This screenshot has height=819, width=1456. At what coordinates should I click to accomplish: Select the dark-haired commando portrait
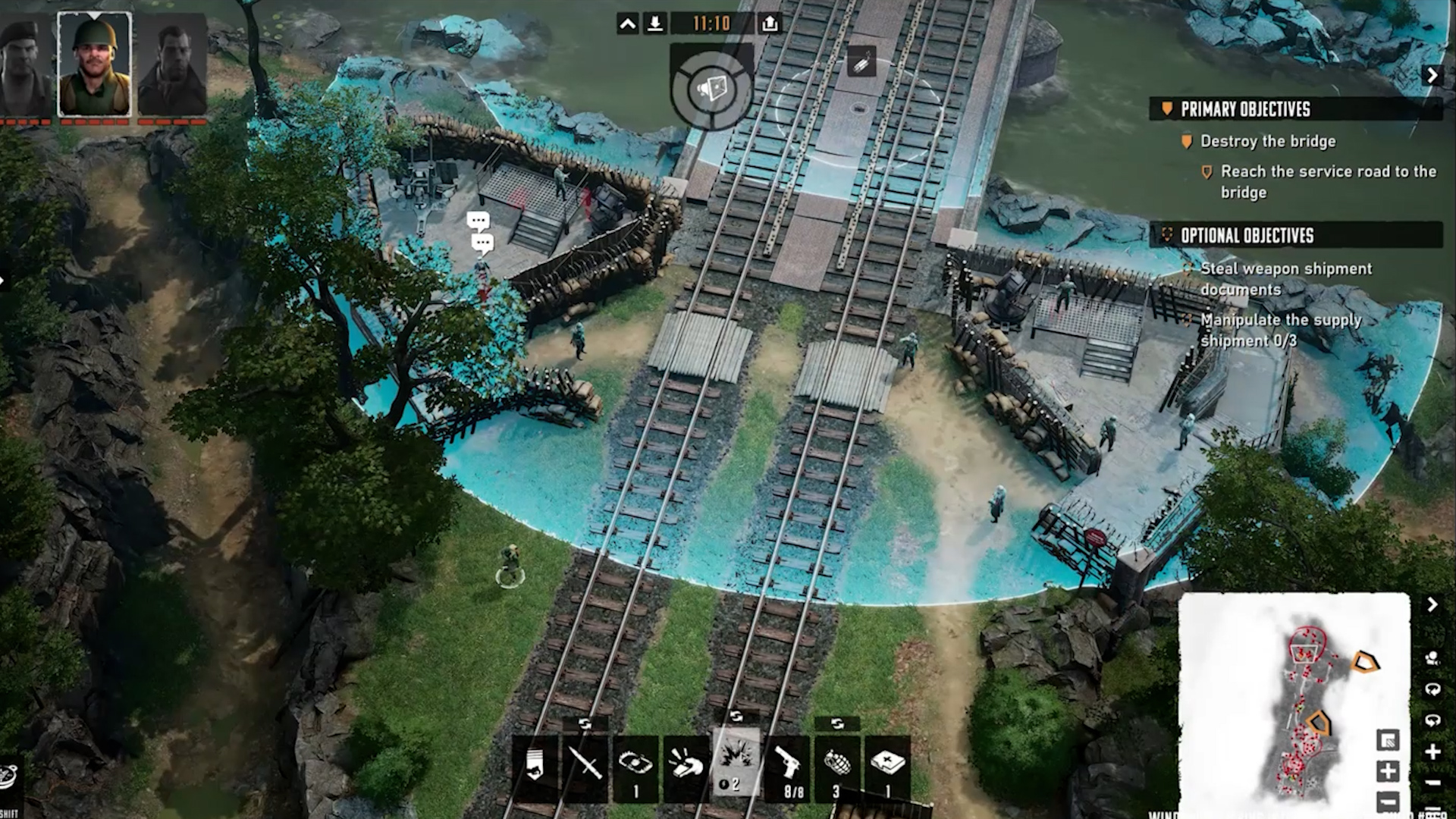(x=172, y=67)
